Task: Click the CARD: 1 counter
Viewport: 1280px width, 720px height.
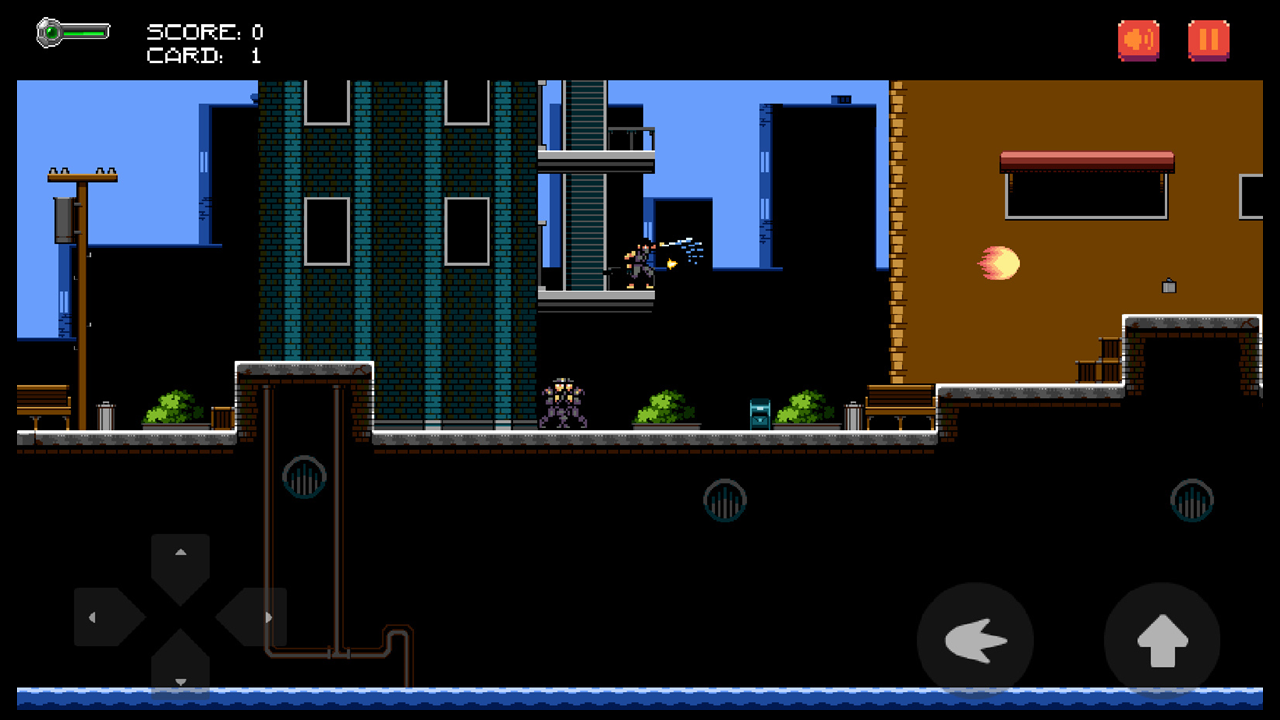Action: (x=204, y=55)
